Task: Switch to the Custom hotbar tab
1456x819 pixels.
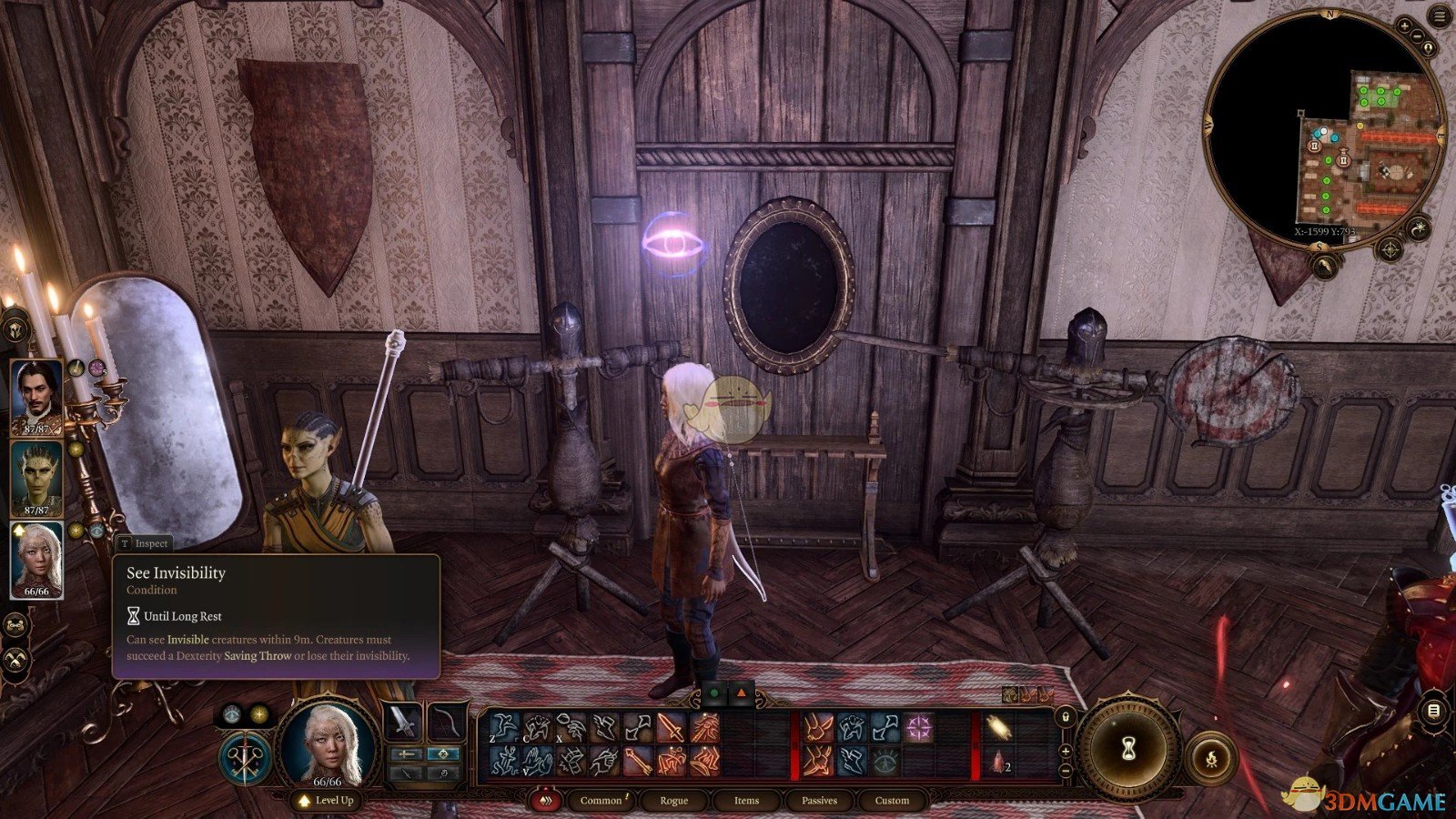Action: [x=892, y=800]
